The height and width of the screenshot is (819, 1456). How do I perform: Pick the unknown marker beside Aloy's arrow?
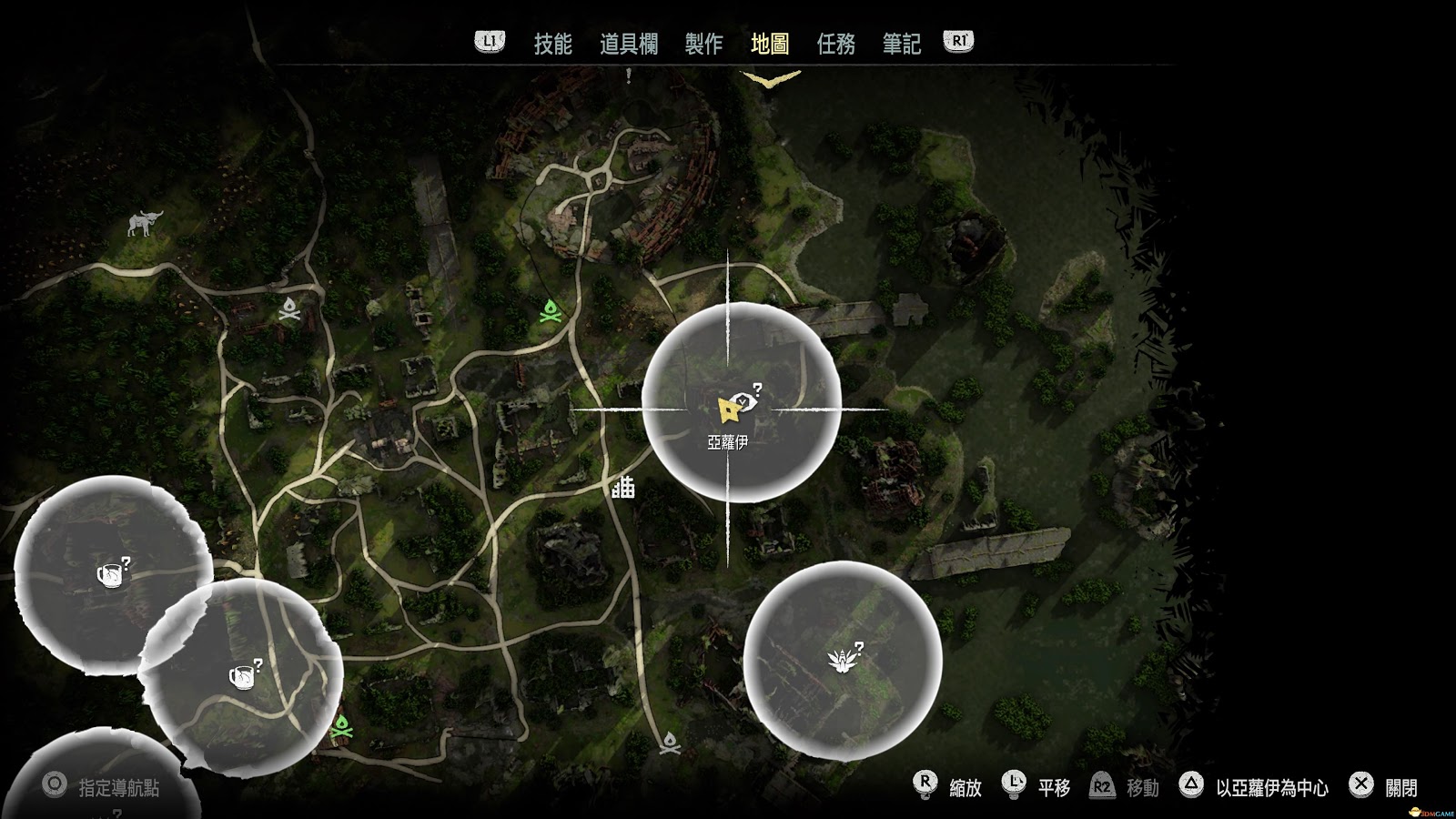click(745, 399)
